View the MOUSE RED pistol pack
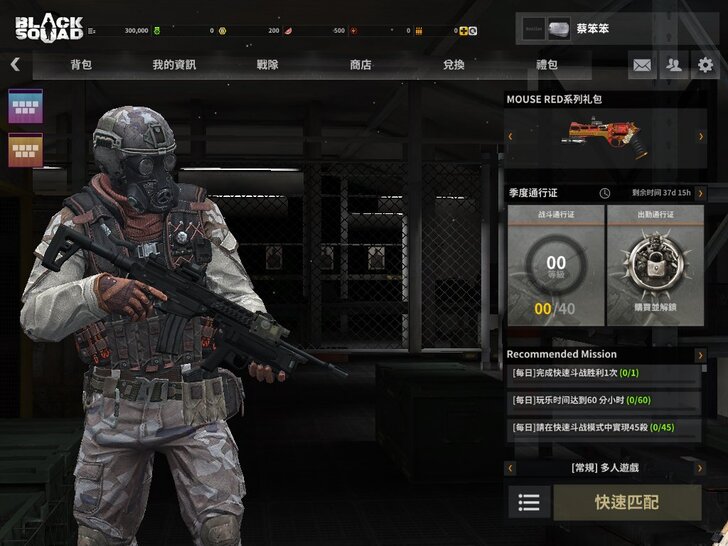 point(603,136)
